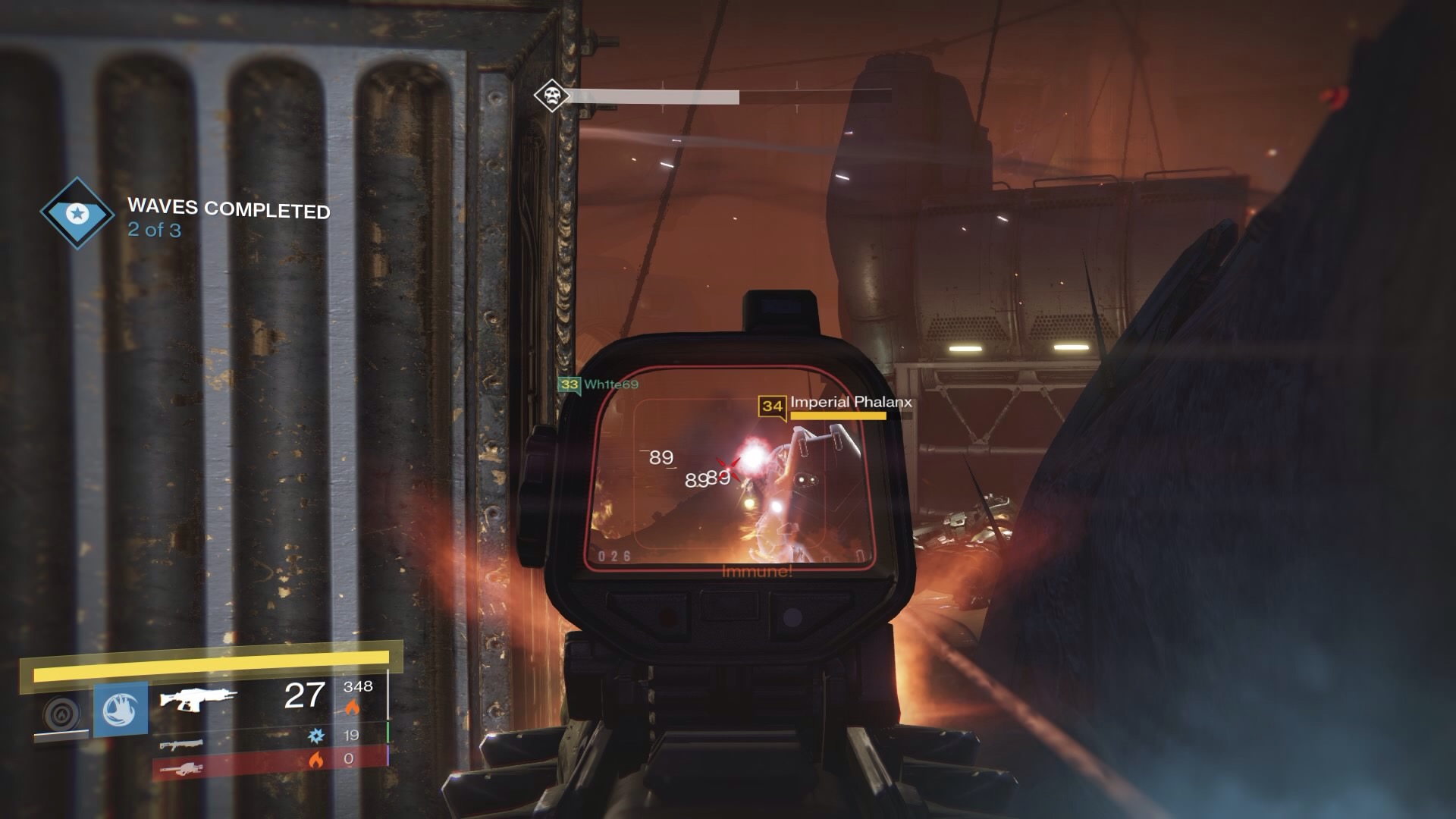Activate the blue melee ability icon
The height and width of the screenshot is (819, 1456).
121,710
